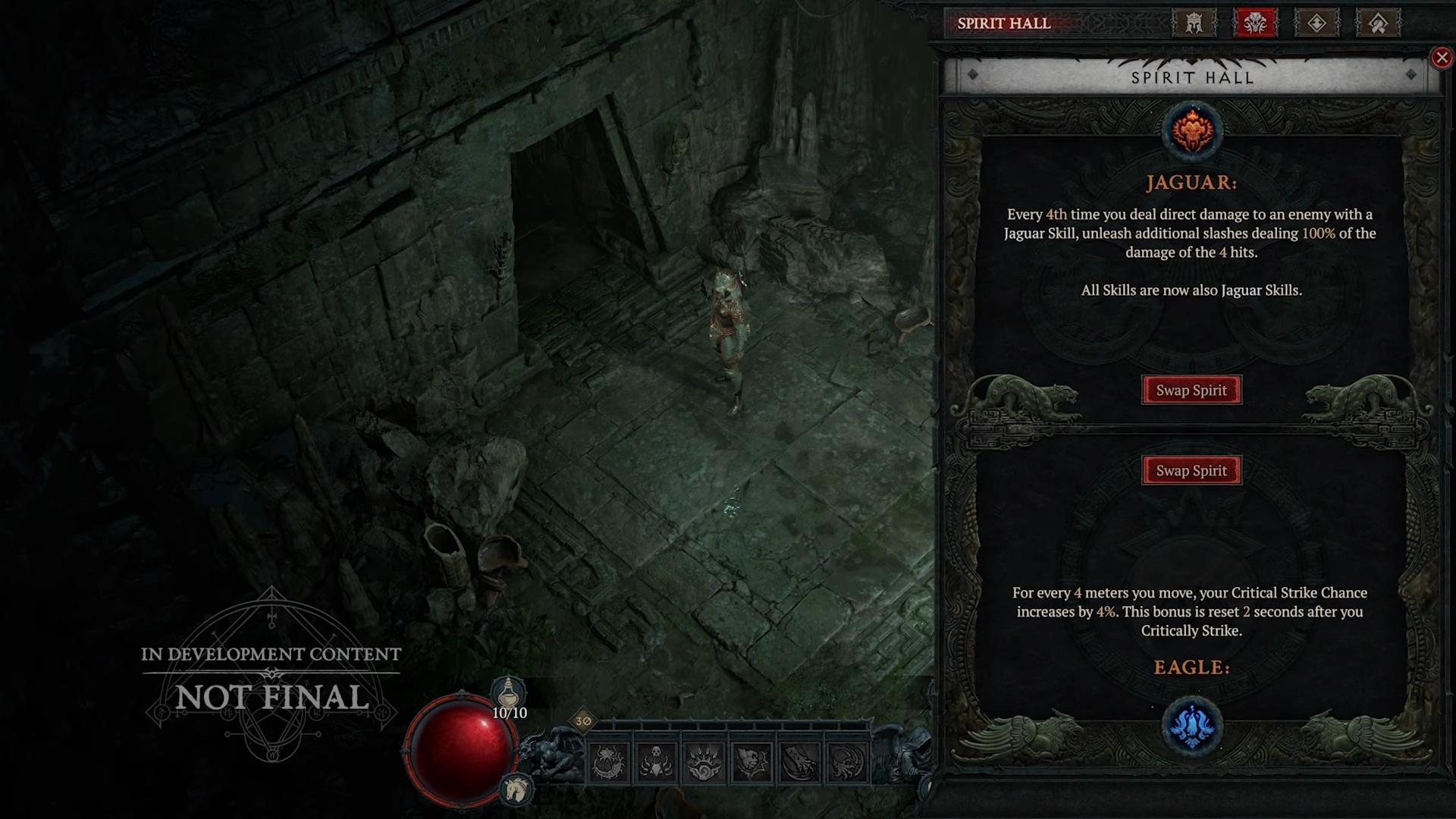
Task: Activate the curled claw crescent skill
Action: tap(847, 762)
